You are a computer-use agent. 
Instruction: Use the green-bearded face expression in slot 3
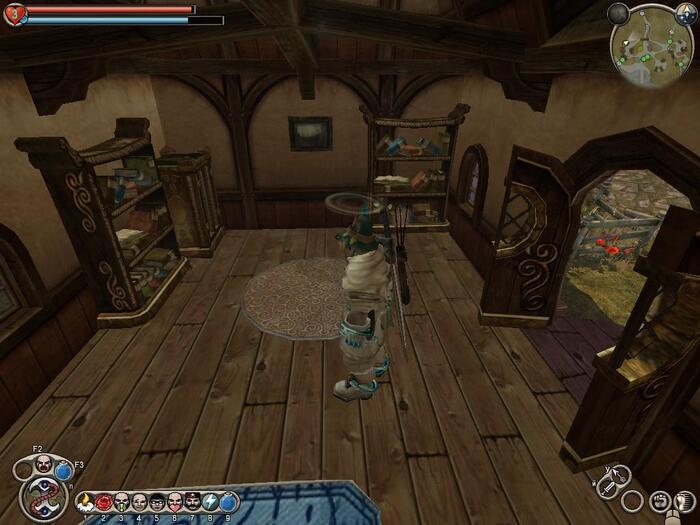[122, 501]
